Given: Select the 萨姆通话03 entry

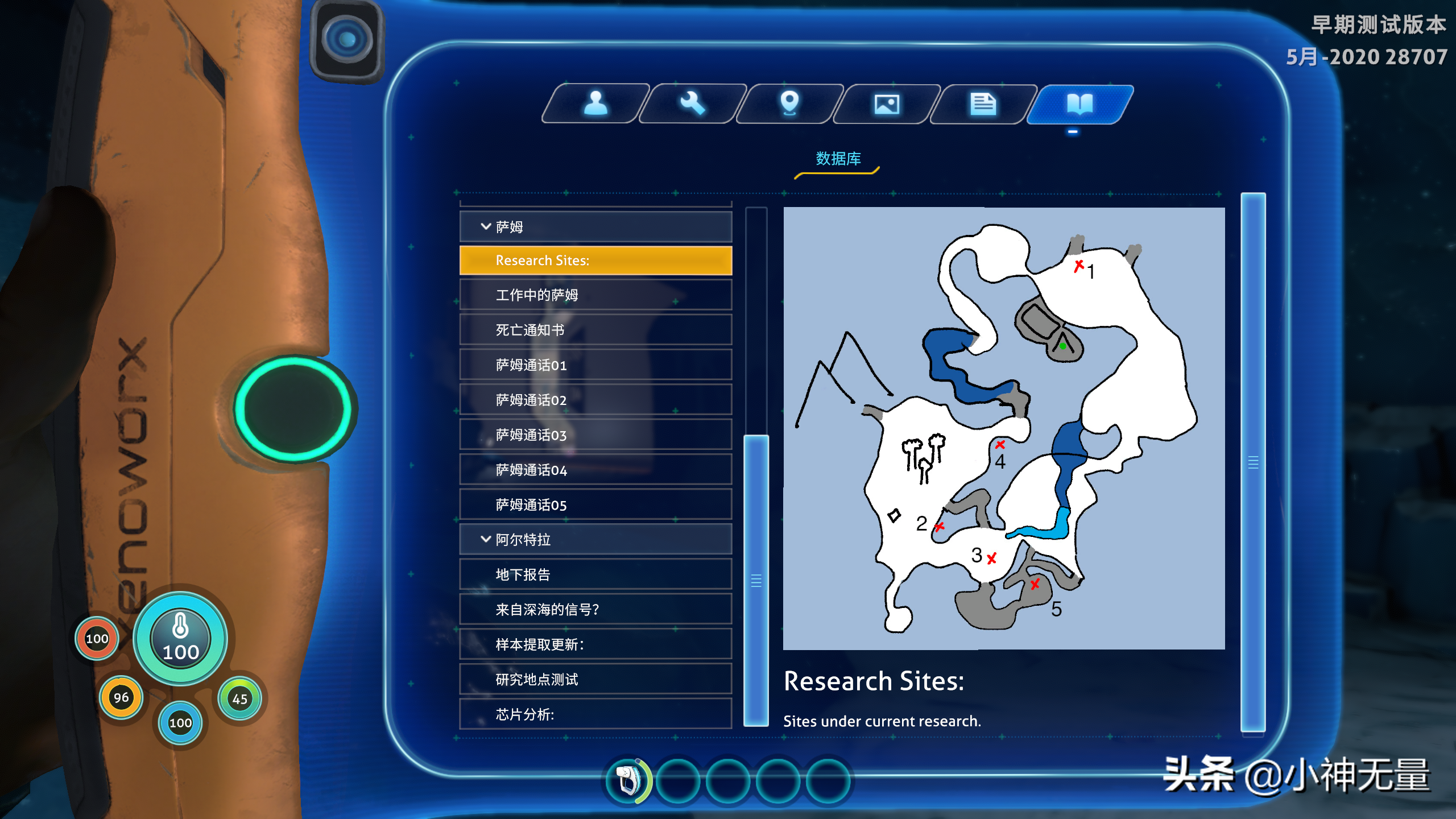Looking at the screenshot, I should tap(595, 435).
